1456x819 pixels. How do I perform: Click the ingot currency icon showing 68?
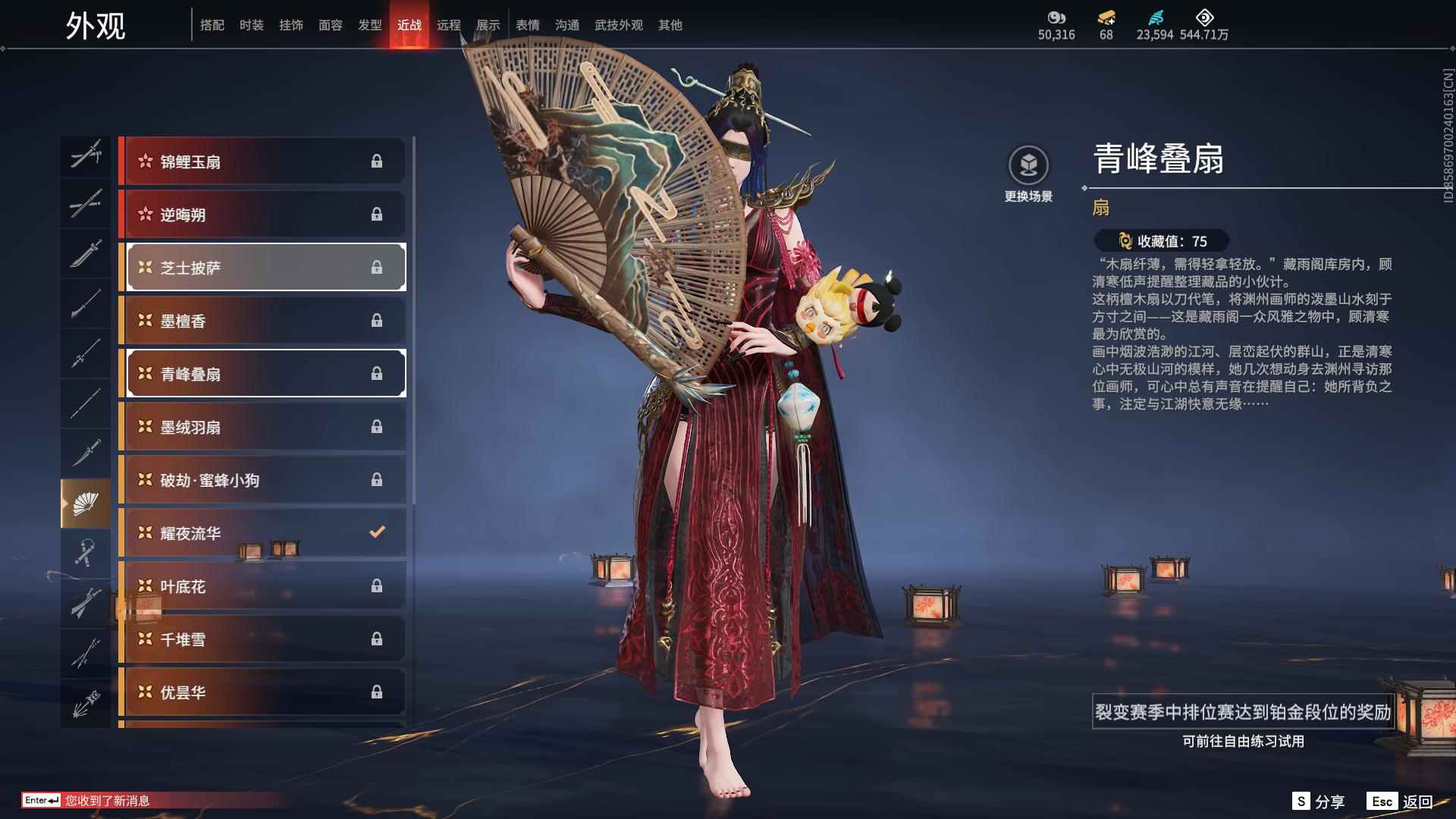pos(1106,17)
